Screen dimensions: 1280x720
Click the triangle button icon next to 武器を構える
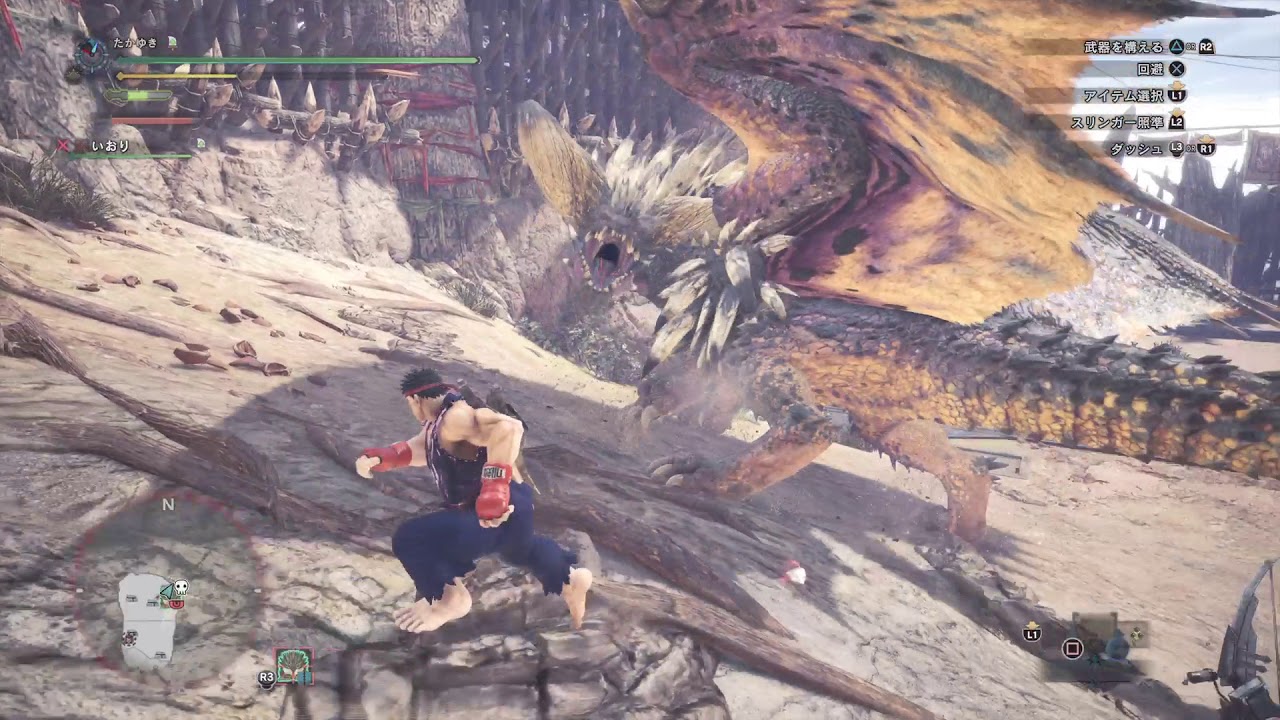[x=1176, y=48]
